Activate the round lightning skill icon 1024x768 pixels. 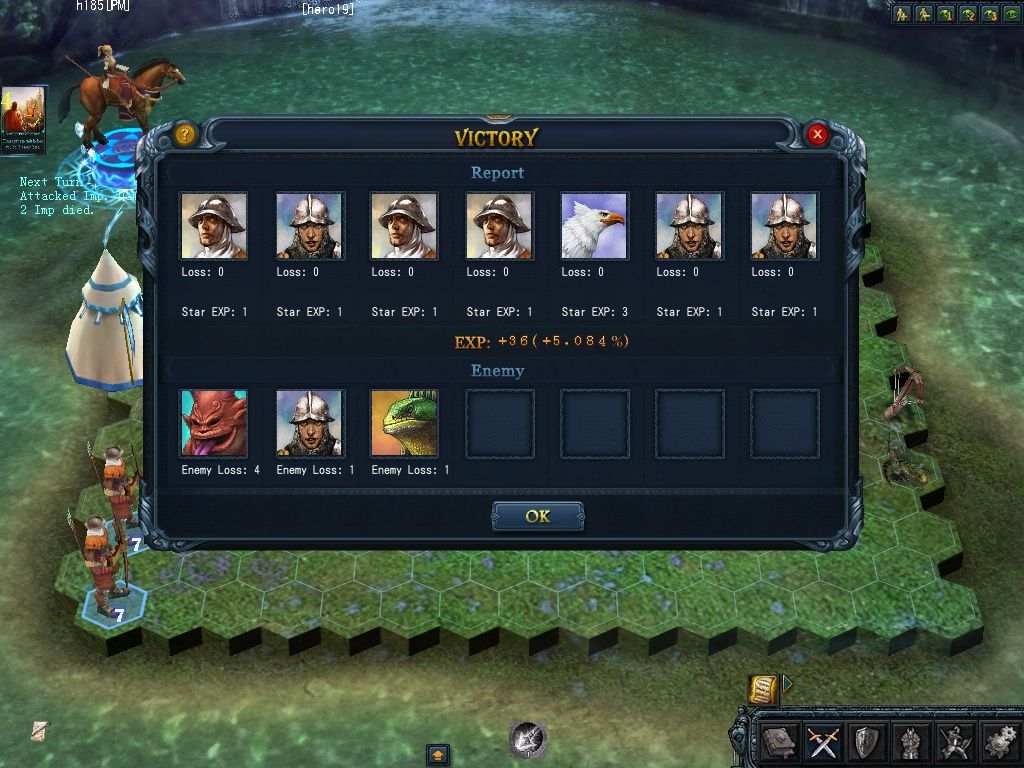click(527, 739)
